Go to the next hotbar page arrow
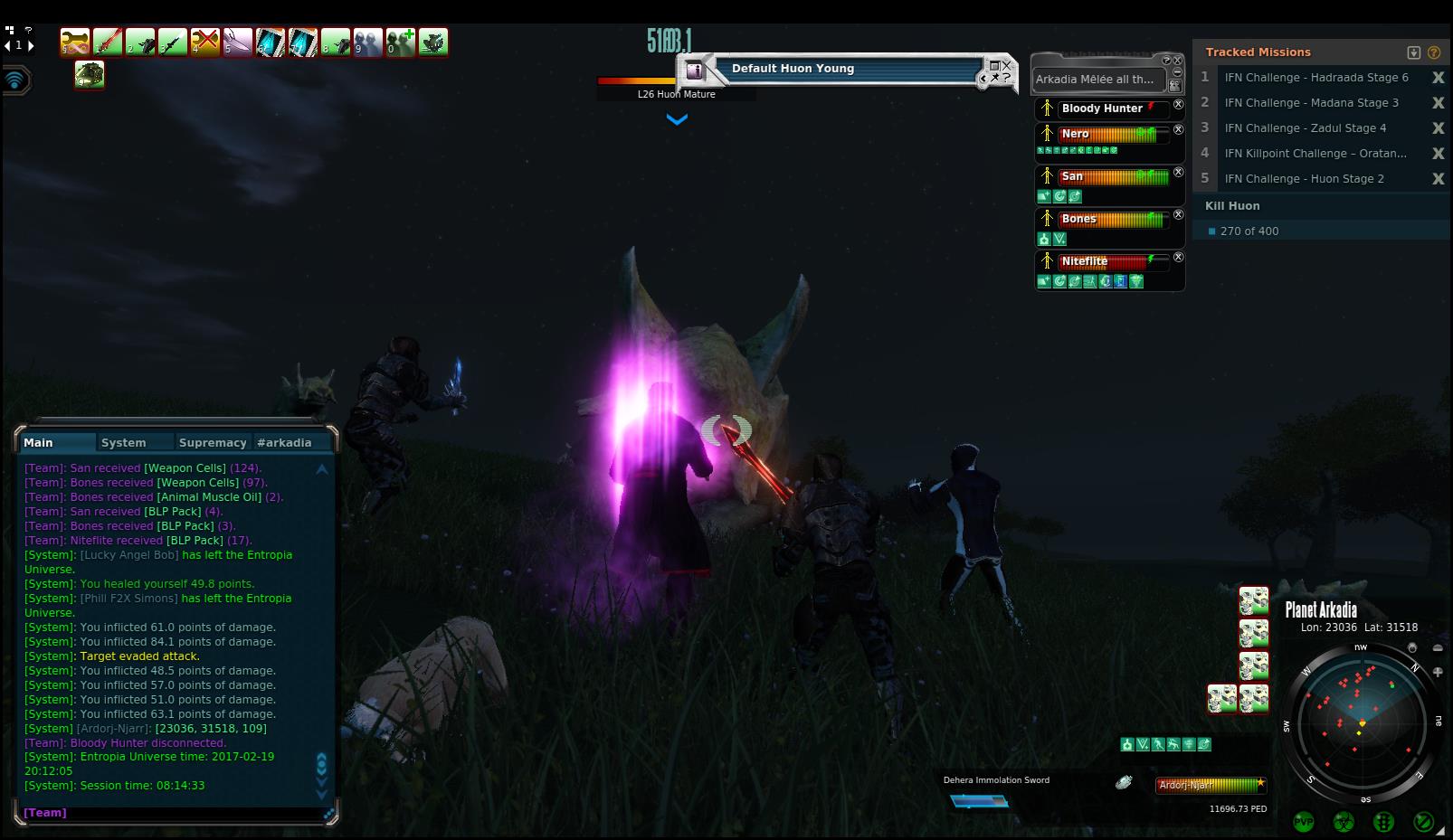 (32, 45)
